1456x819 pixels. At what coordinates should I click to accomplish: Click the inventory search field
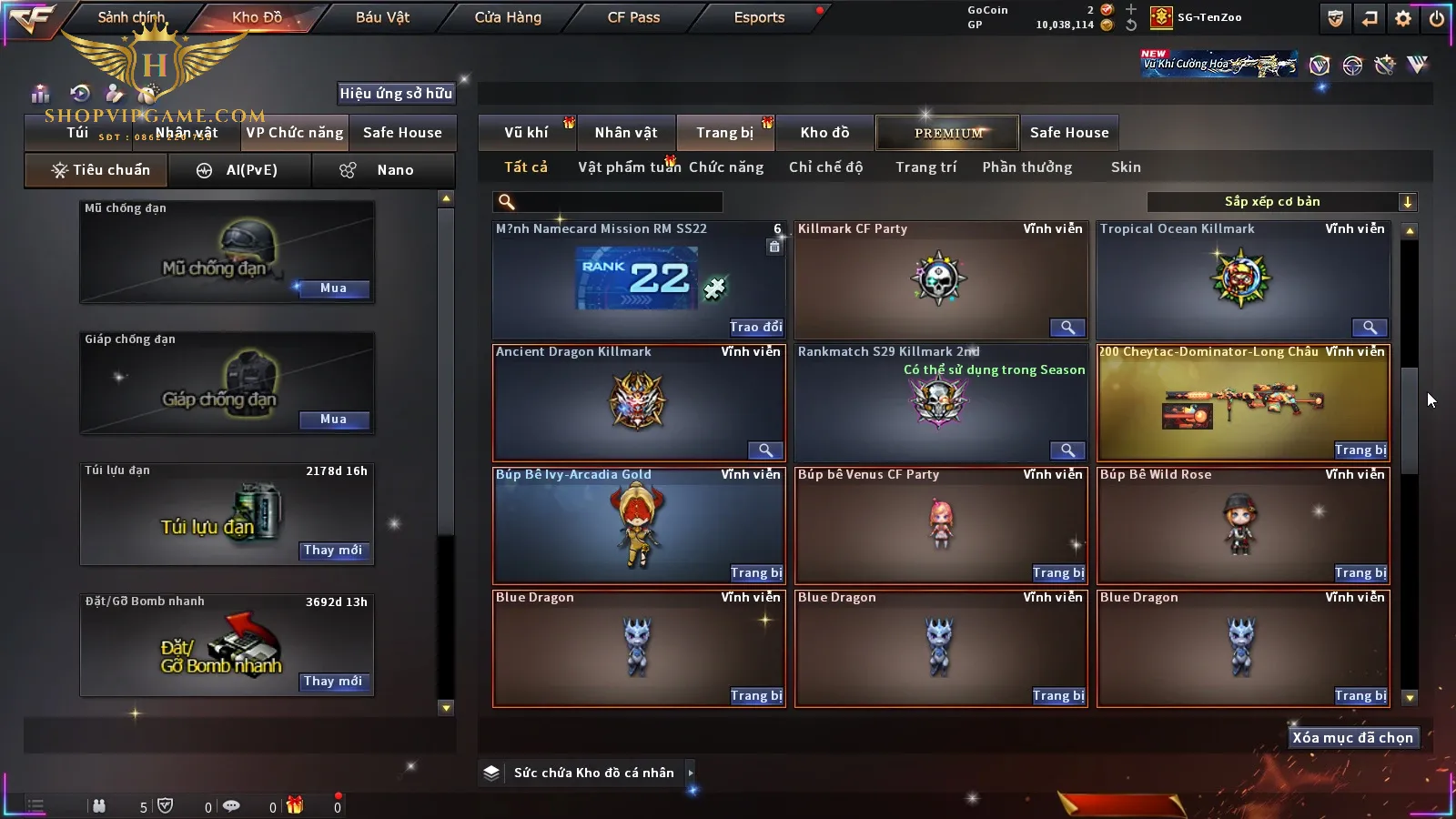610,202
